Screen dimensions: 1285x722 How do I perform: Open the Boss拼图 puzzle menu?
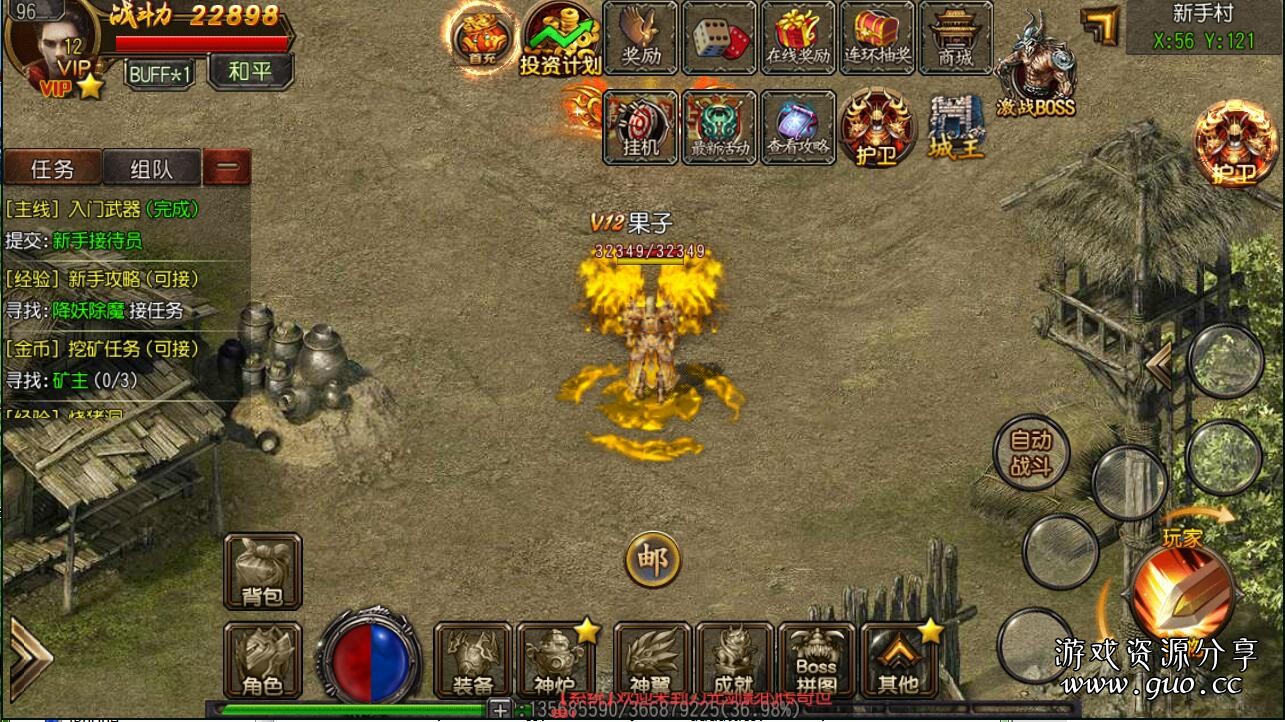tap(816, 660)
